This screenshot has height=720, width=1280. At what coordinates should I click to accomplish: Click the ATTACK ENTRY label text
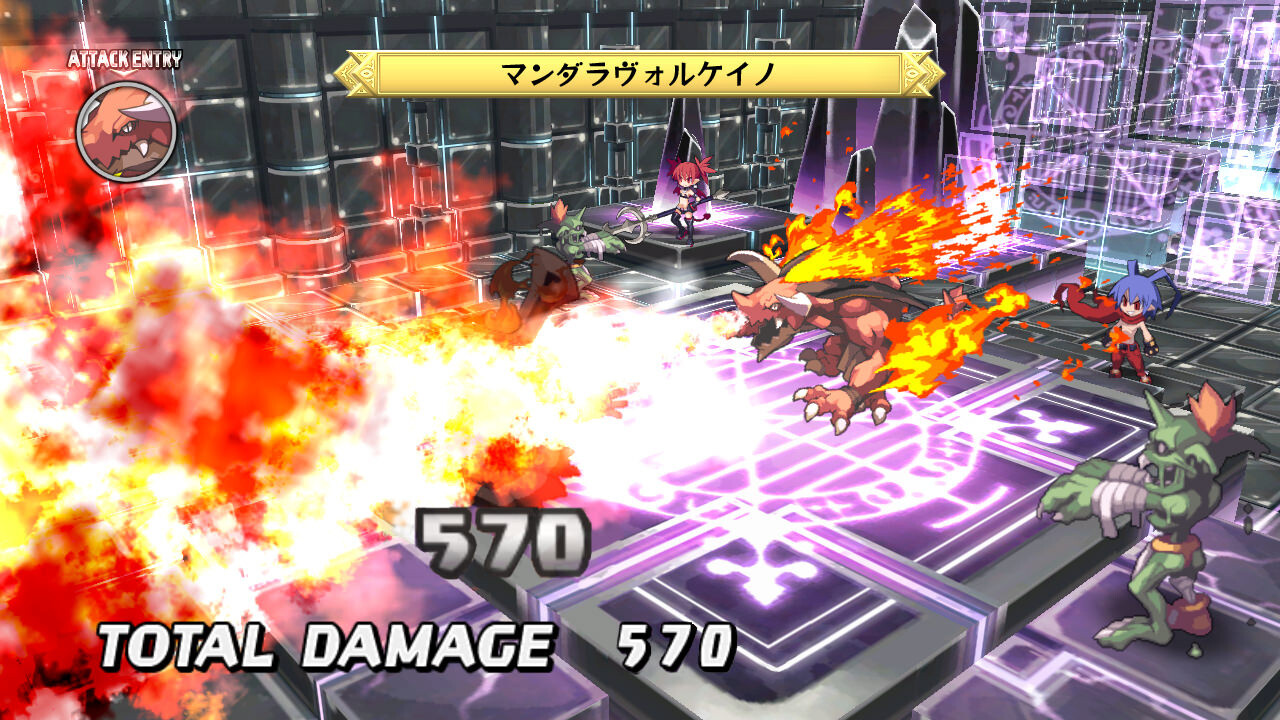point(123,57)
